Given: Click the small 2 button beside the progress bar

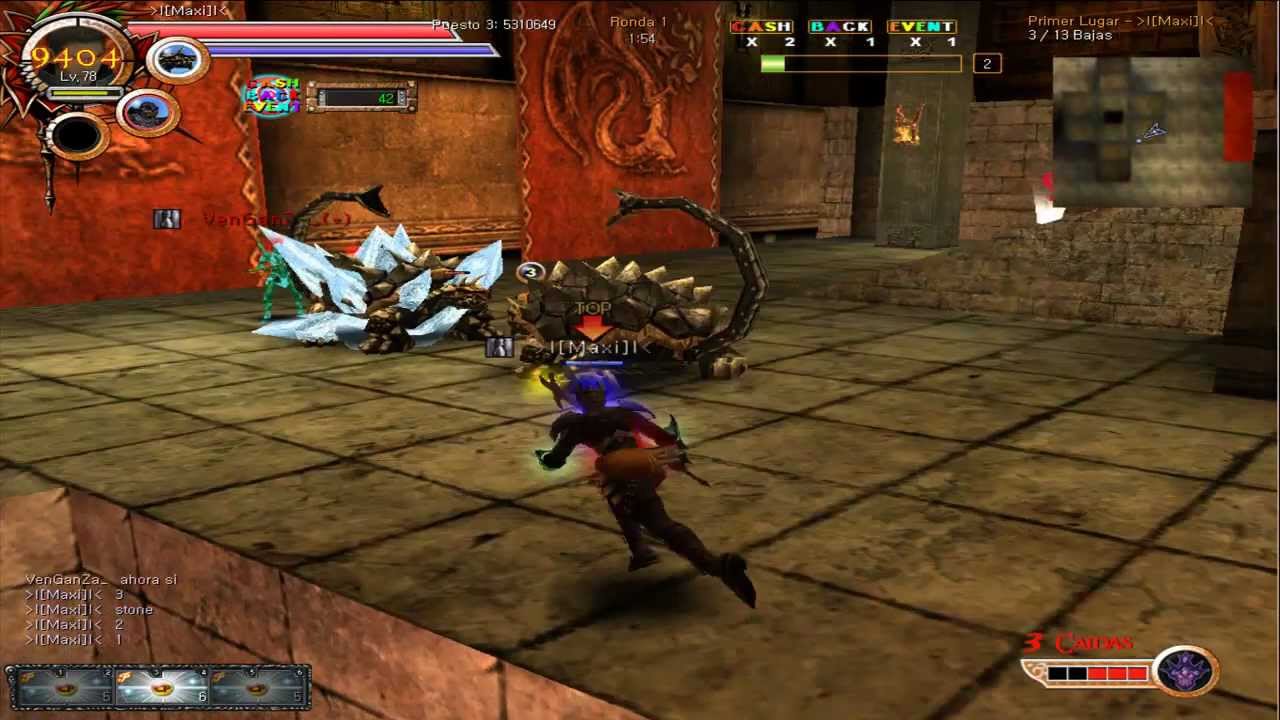Looking at the screenshot, I should coord(986,63).
